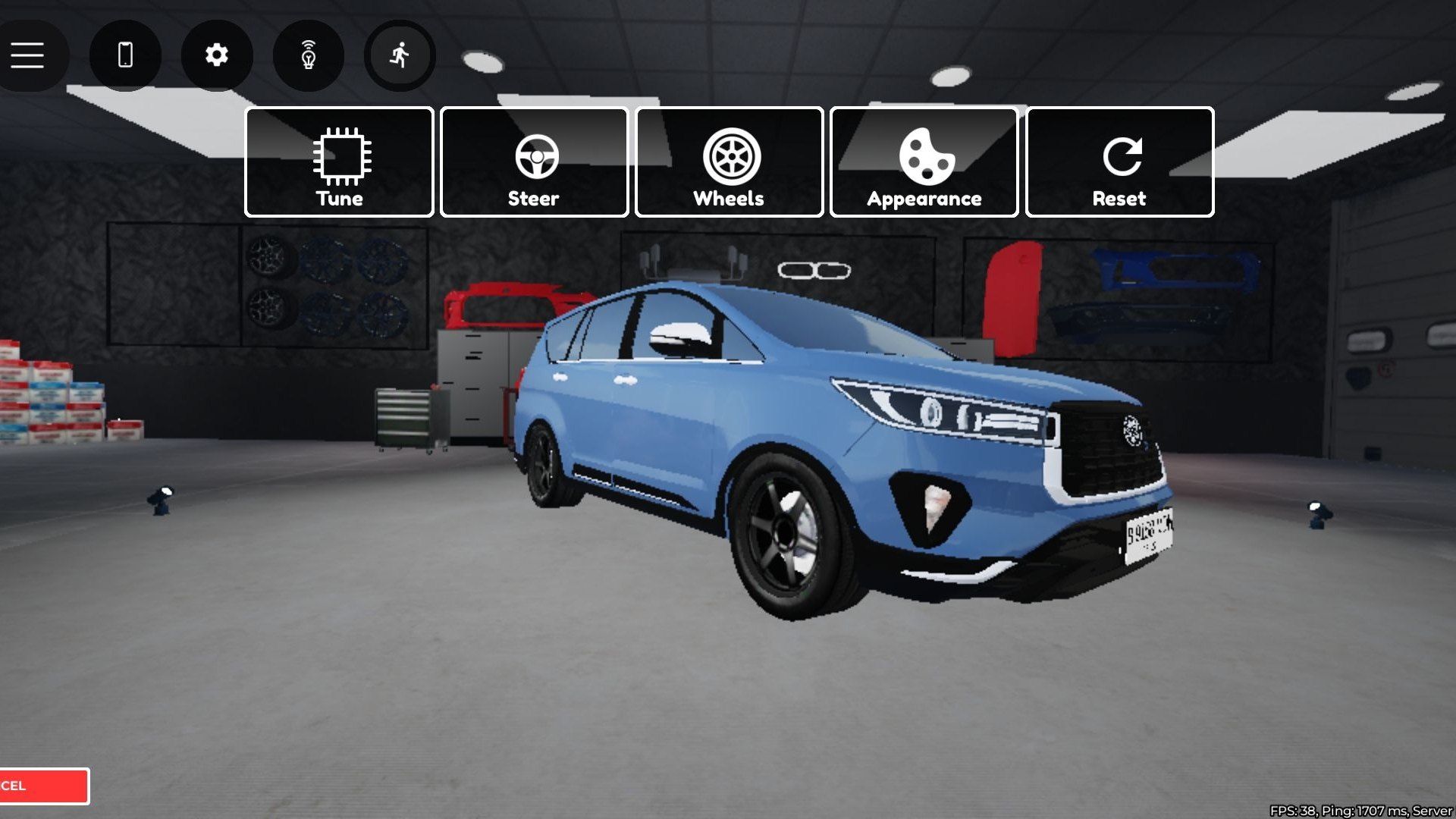Click the remote signal lightbulb icon
This screenshot has width=1456, height=819.
pos(308,55)
